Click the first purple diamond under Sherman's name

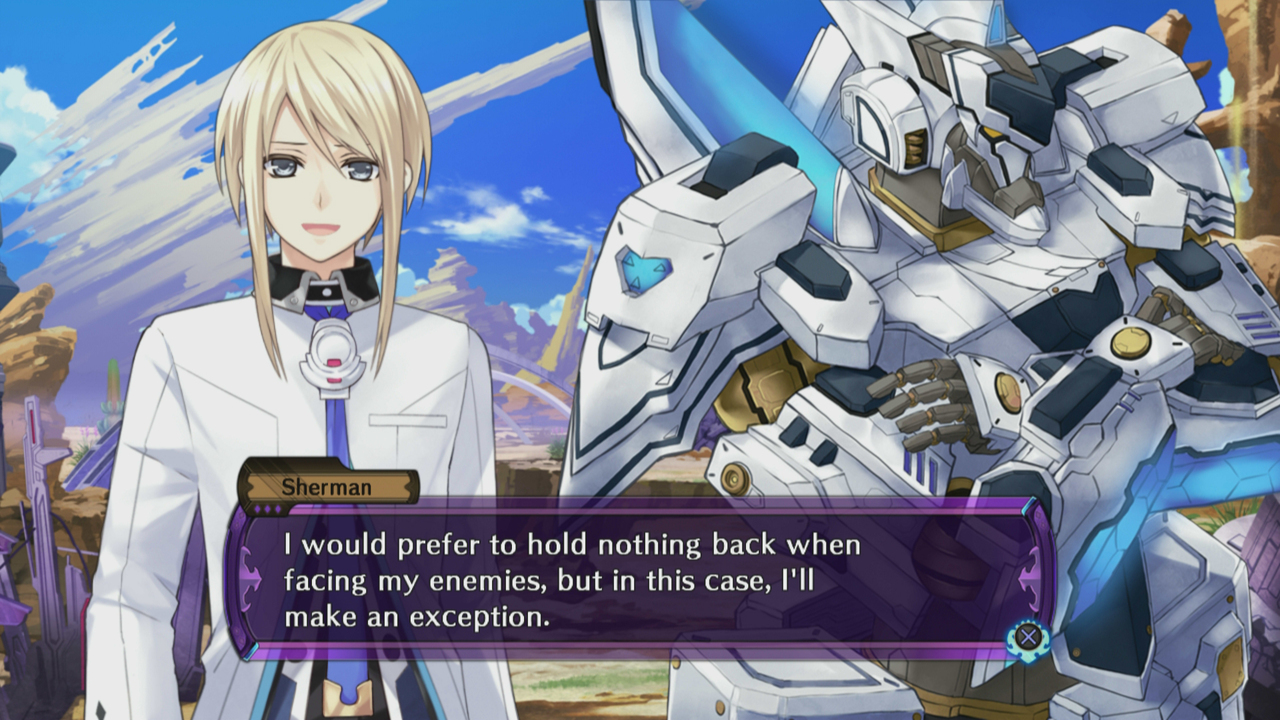[x=257, y=508]
